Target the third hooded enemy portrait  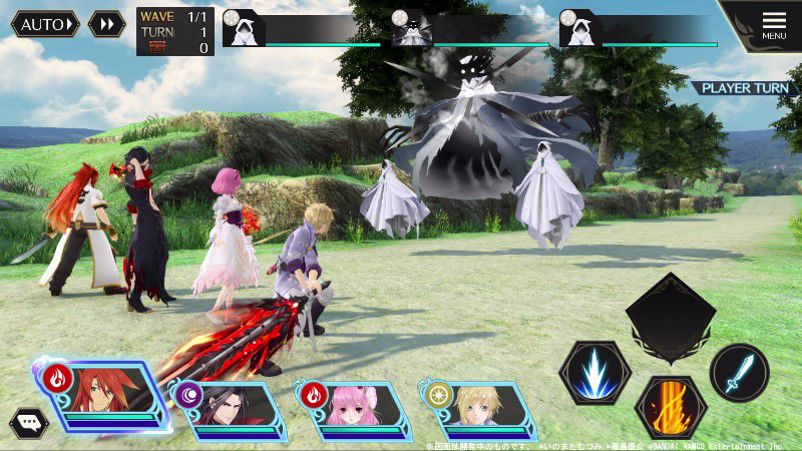pyautogui.click(x=578, y=28)
